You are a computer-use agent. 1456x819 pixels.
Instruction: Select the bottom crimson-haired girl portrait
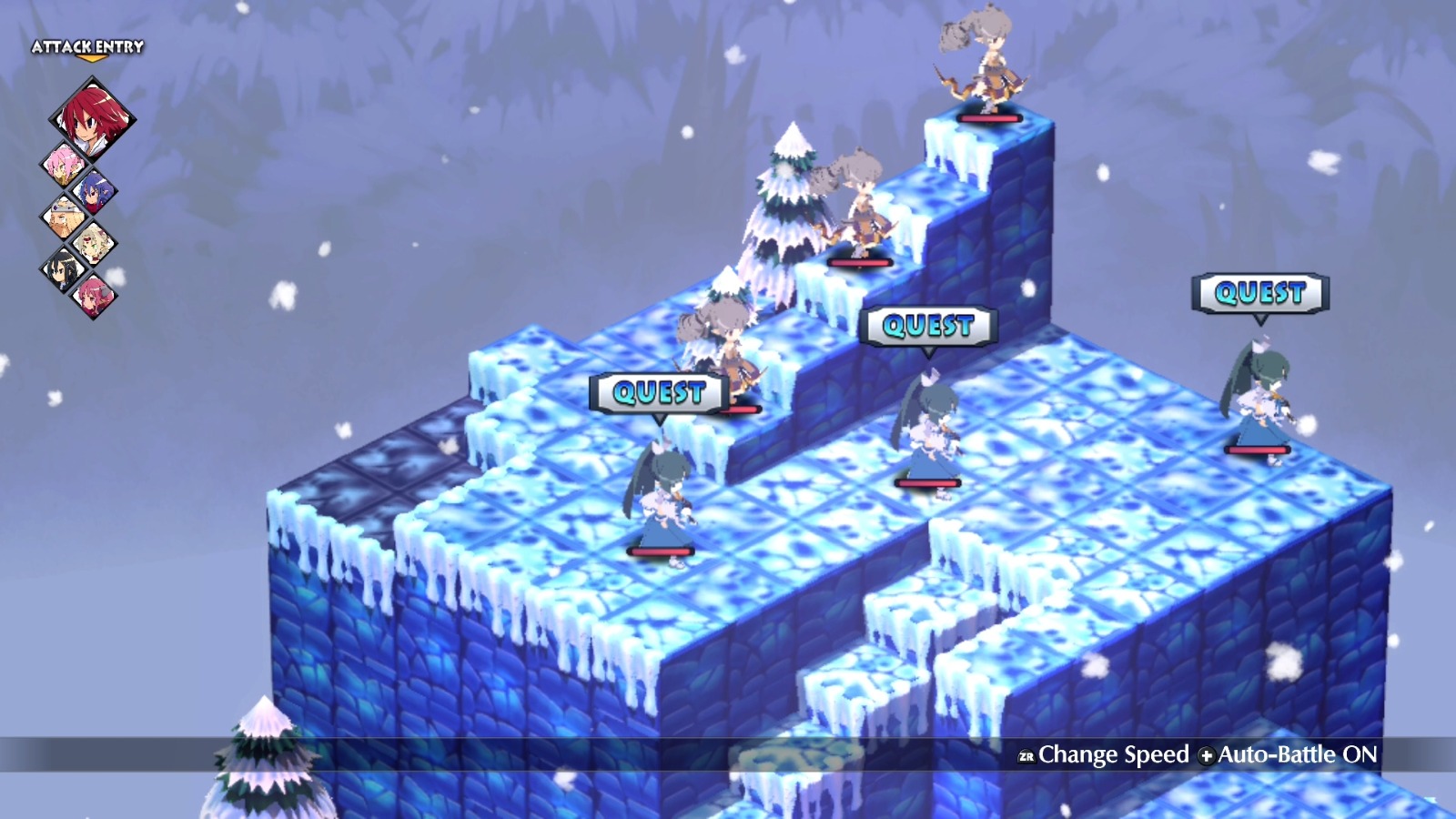[96, 296]
